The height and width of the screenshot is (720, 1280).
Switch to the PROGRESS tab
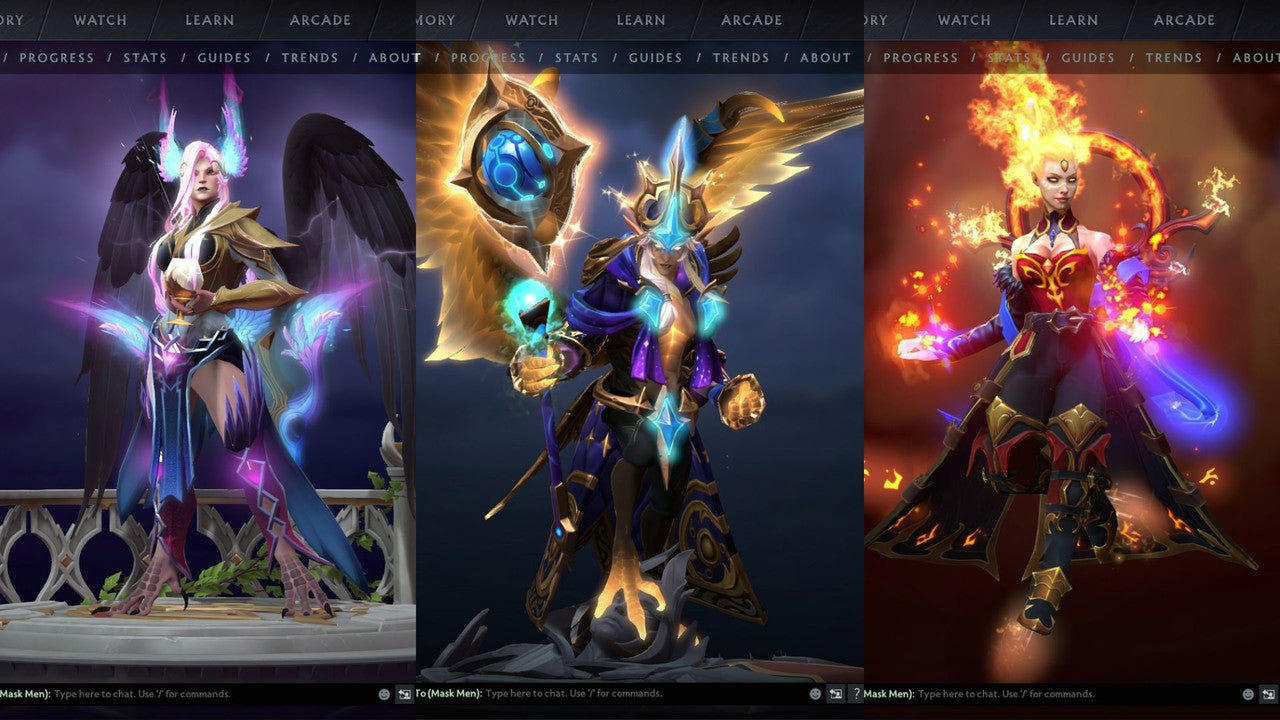(57, 57)
